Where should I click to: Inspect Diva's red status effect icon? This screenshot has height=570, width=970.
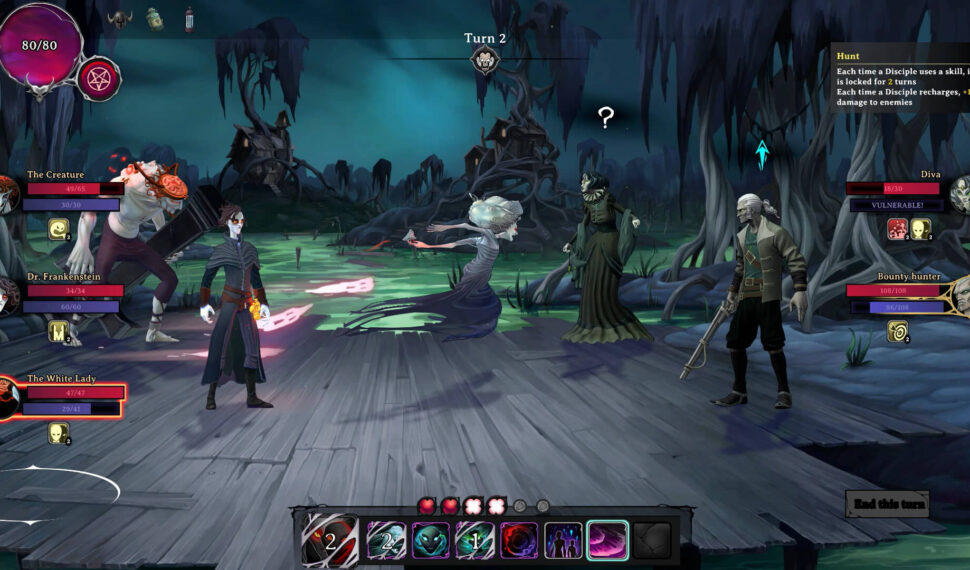[x=897, y=229]
